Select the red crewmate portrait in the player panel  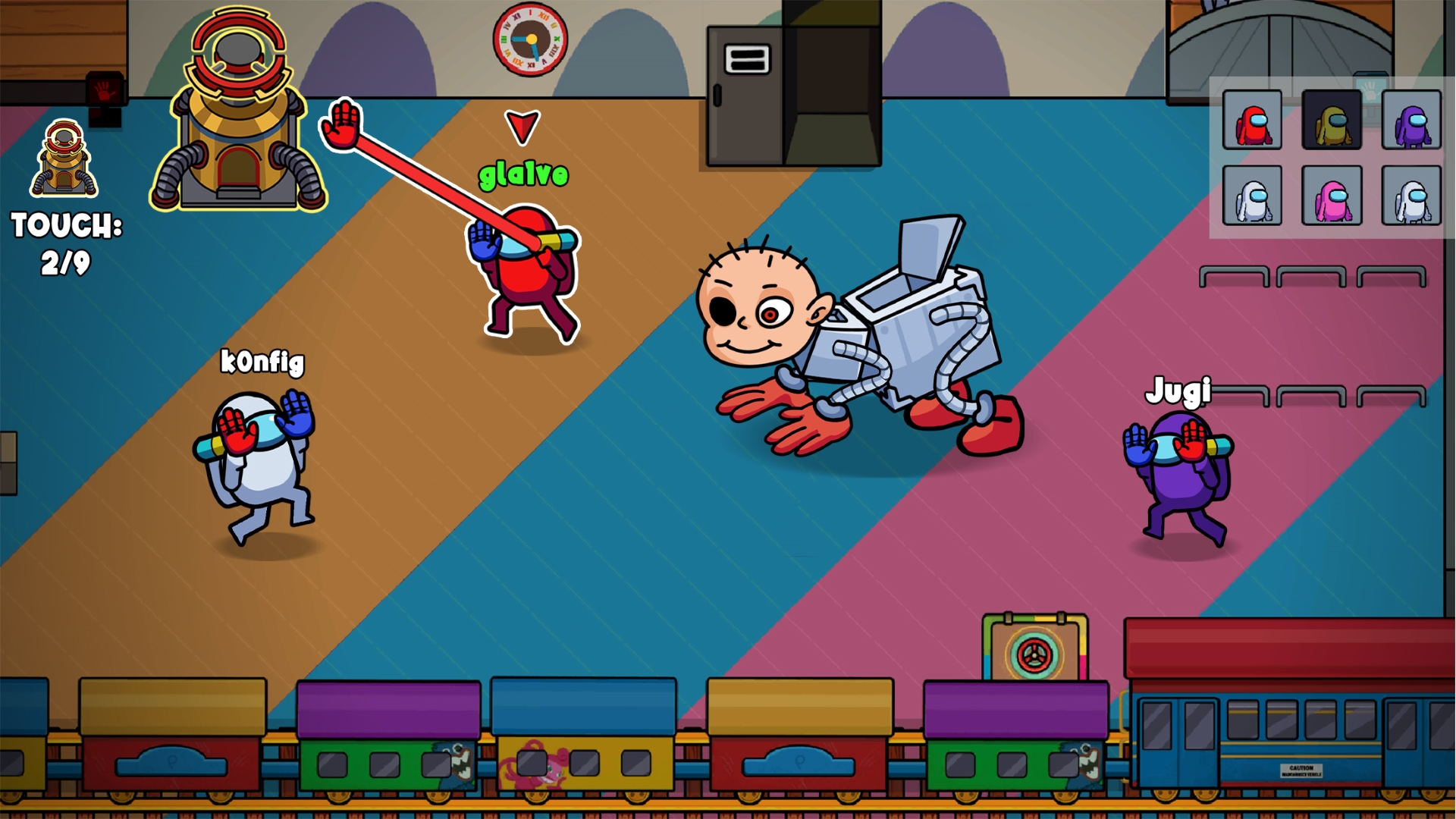pyautogui.click(x=1253, y=121)
